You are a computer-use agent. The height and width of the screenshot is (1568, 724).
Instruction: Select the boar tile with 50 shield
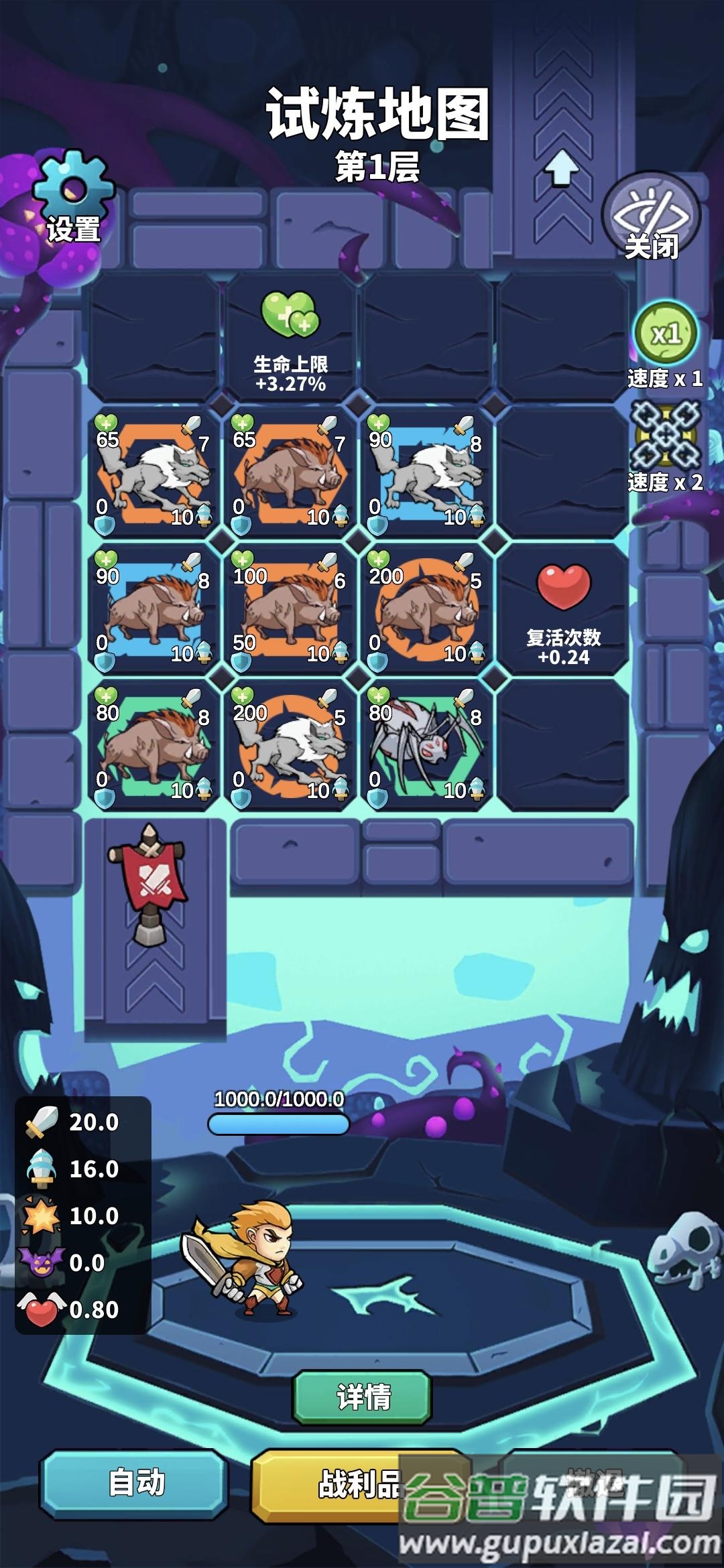(290, 608)
